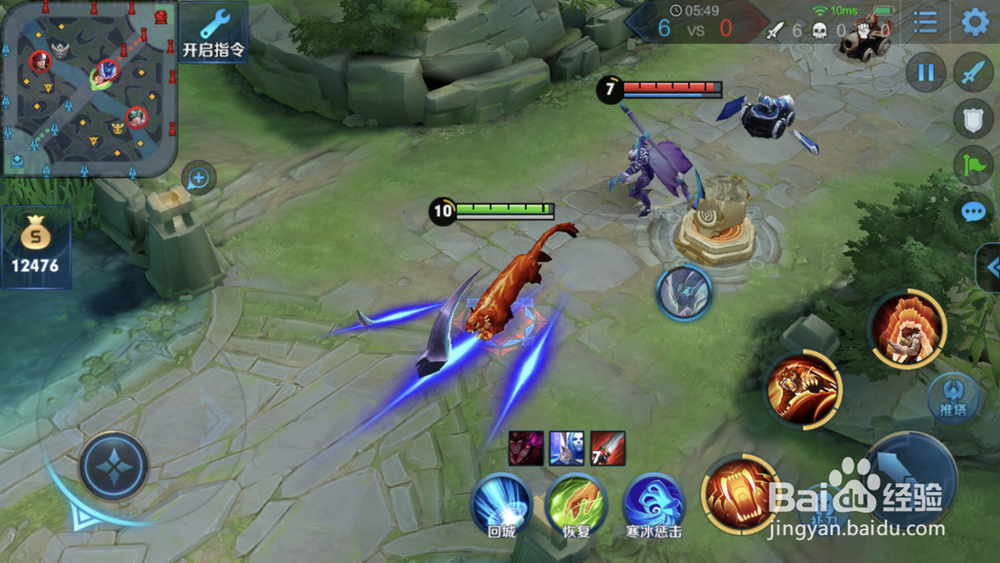The width and height of the screenshot is (1000, 563).
Task: Open the chat bubble quick messages
Action: 973,211
